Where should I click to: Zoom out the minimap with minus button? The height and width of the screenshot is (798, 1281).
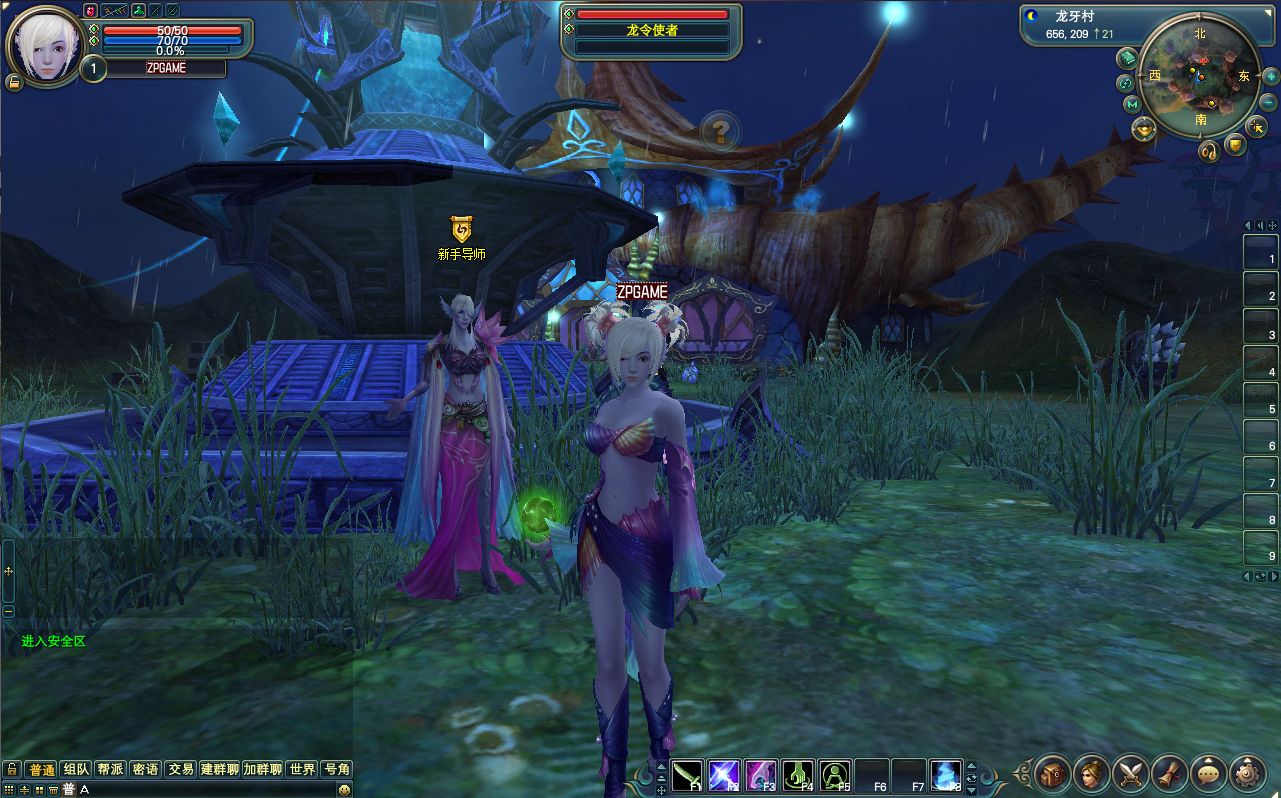click(x=1270, y=103)
